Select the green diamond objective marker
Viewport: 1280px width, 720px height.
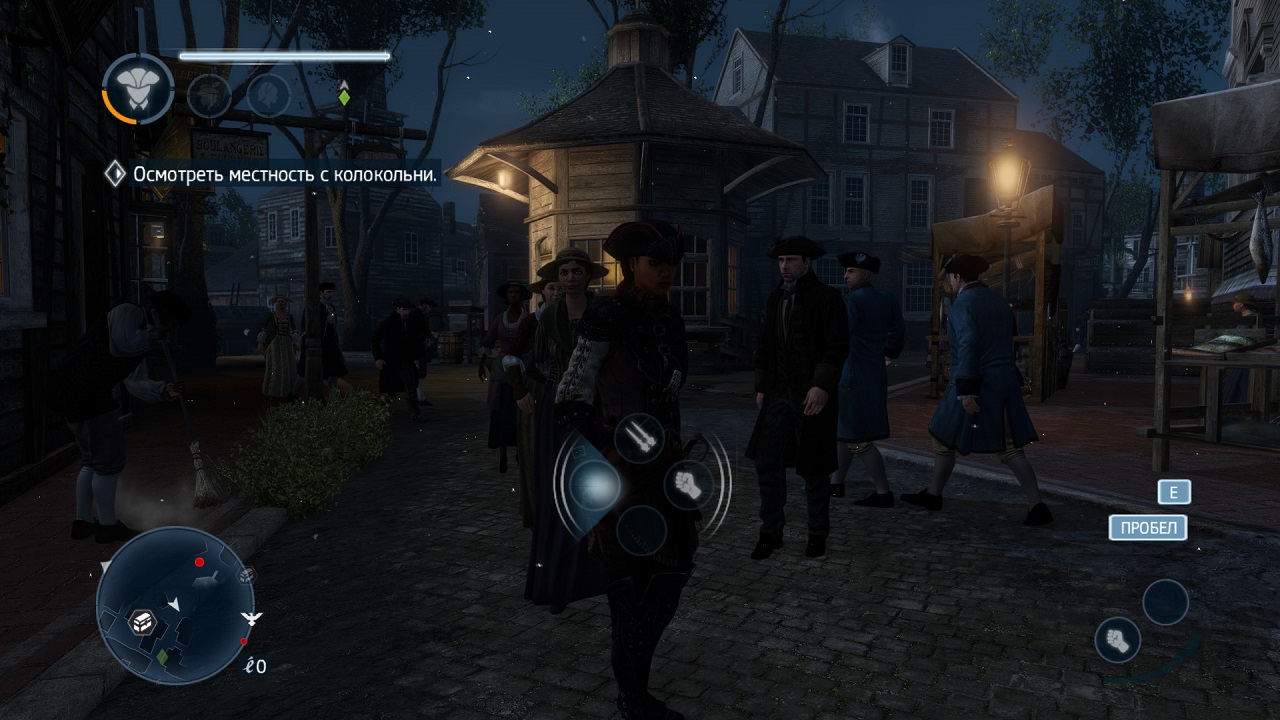344,97
